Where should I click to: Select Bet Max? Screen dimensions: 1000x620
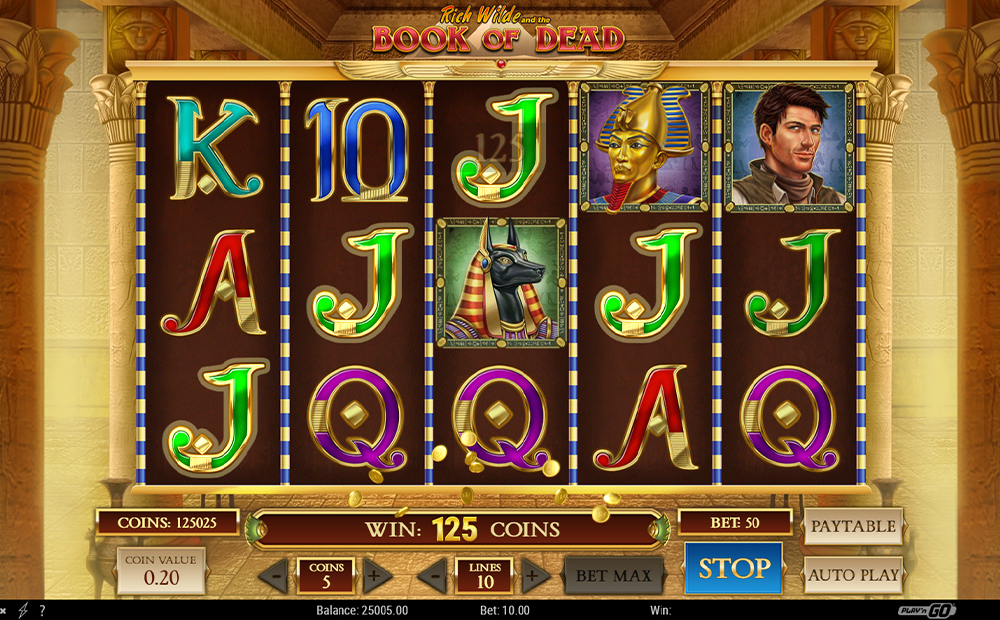pyautogui.click(x=614, y=576)
